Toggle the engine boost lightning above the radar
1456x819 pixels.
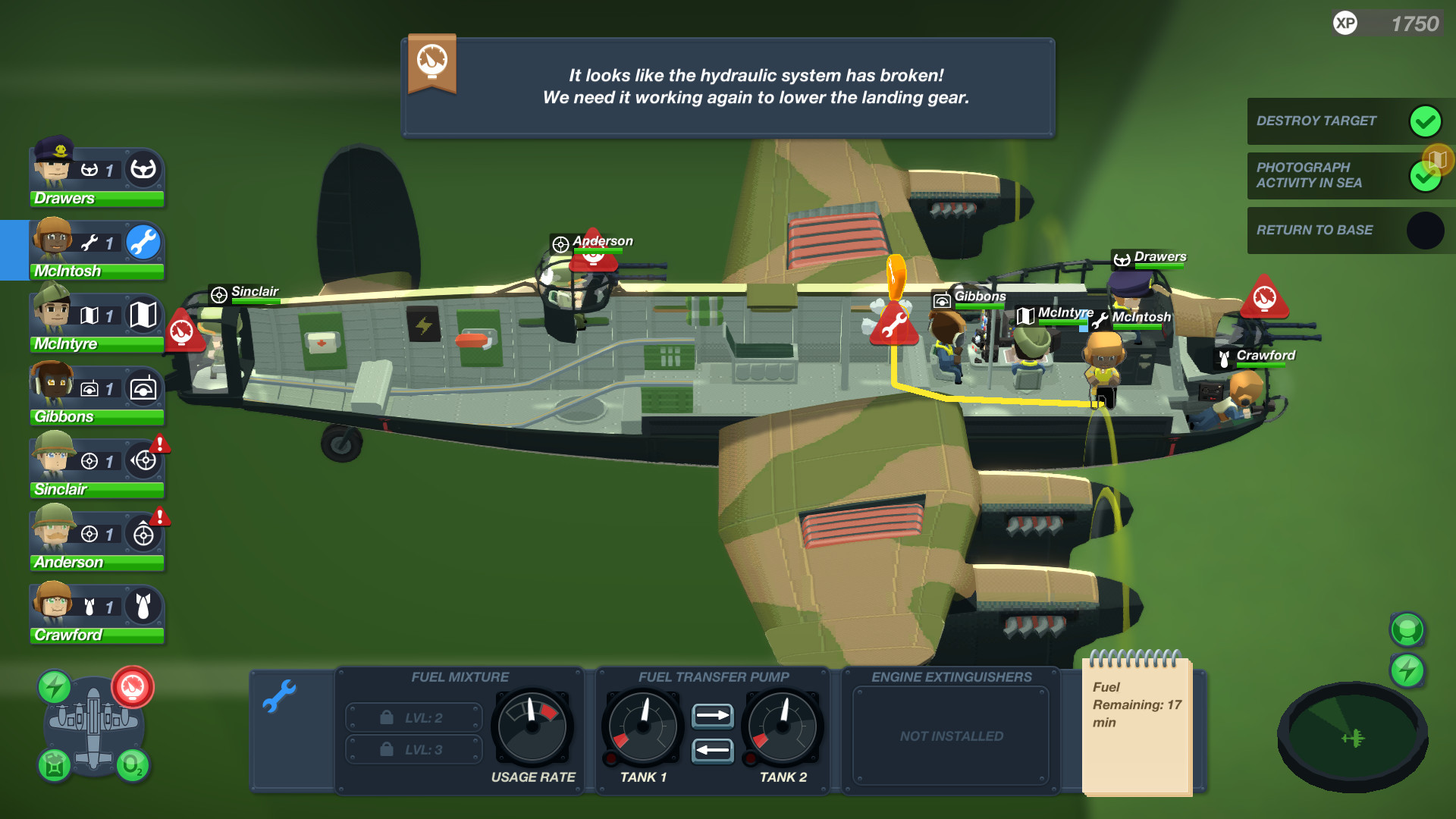[1407, 670]
